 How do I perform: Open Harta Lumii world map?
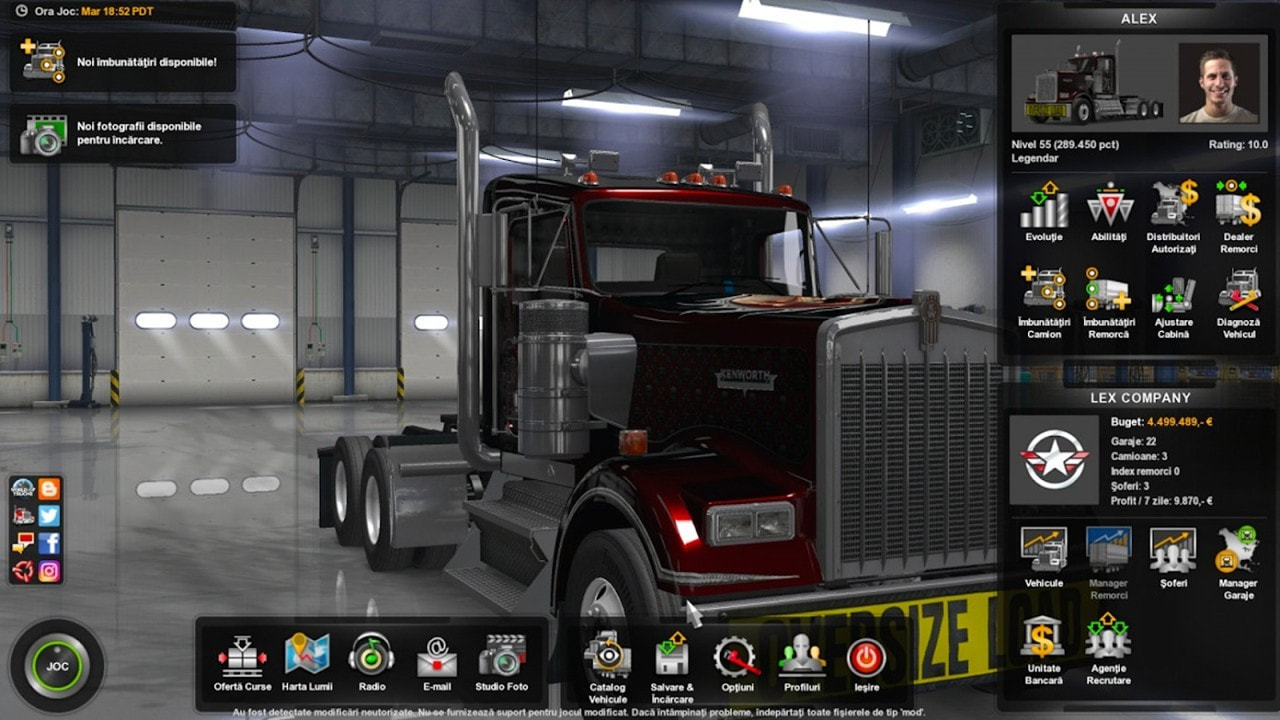coord(307,658)
